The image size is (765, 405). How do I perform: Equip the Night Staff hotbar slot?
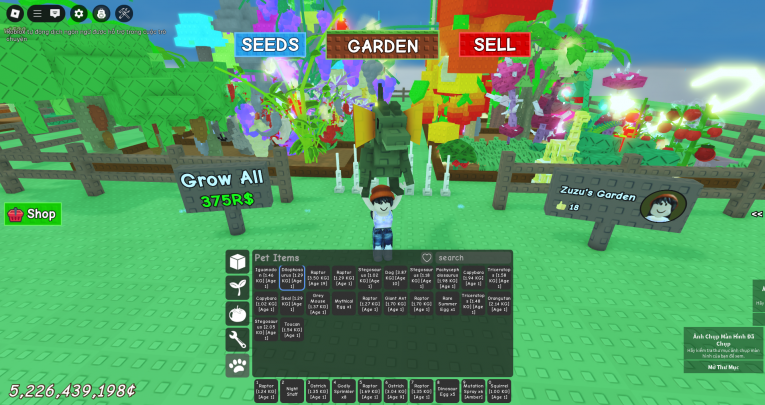click(292, 391)
